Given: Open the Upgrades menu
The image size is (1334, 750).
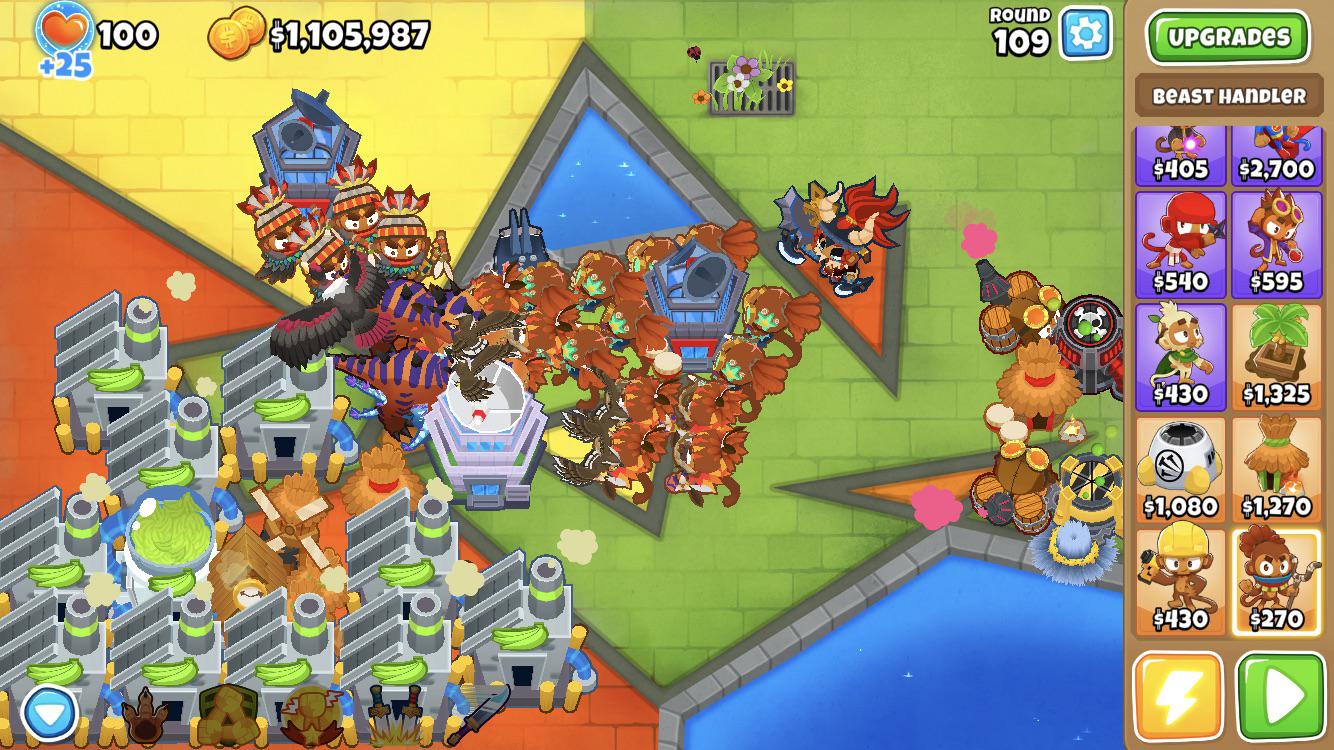Looking at the screenshot, I should 1232,36.
